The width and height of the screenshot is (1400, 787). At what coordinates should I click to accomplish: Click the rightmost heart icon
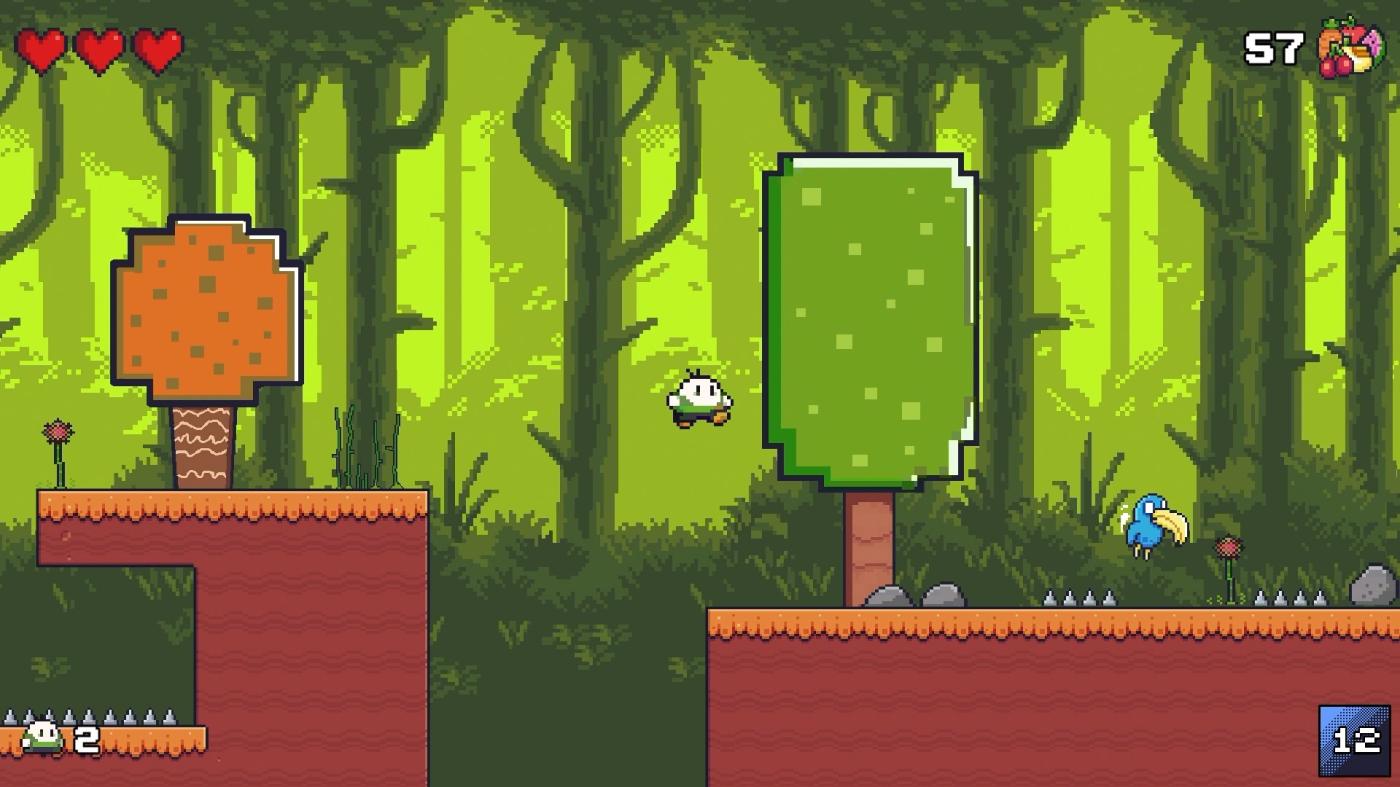coord(156,48)
